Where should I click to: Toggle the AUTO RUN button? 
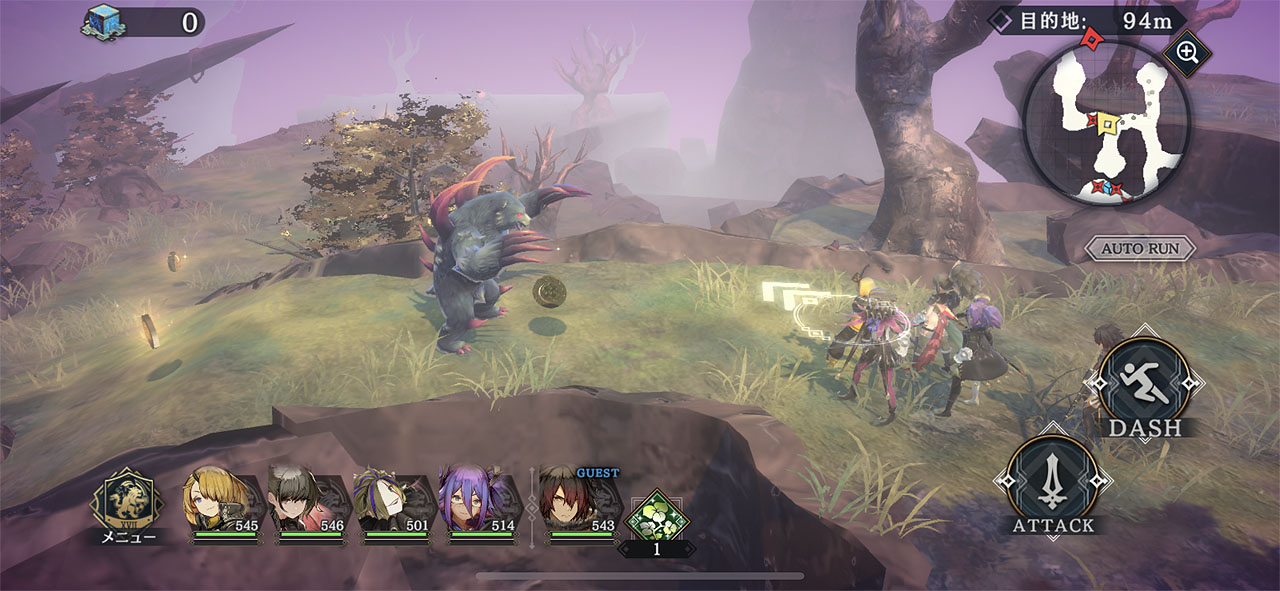[x=1140, y=248]
